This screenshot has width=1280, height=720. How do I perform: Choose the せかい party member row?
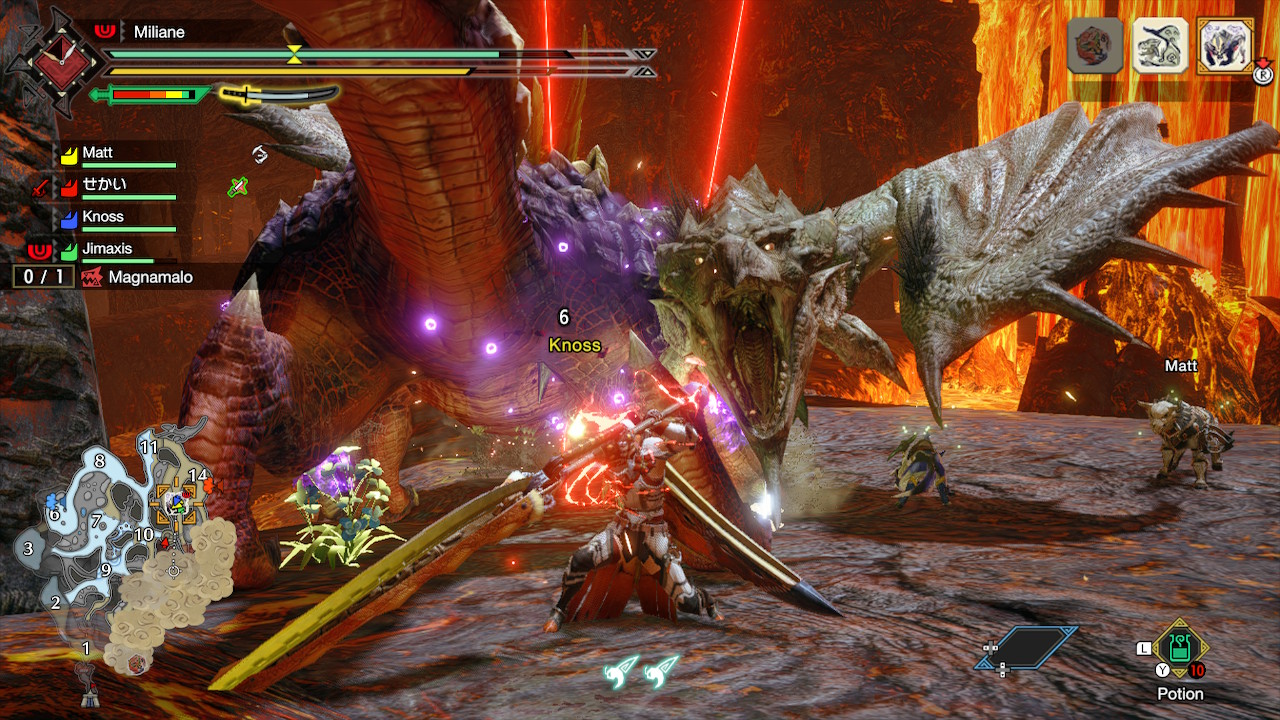click(104, 185)
